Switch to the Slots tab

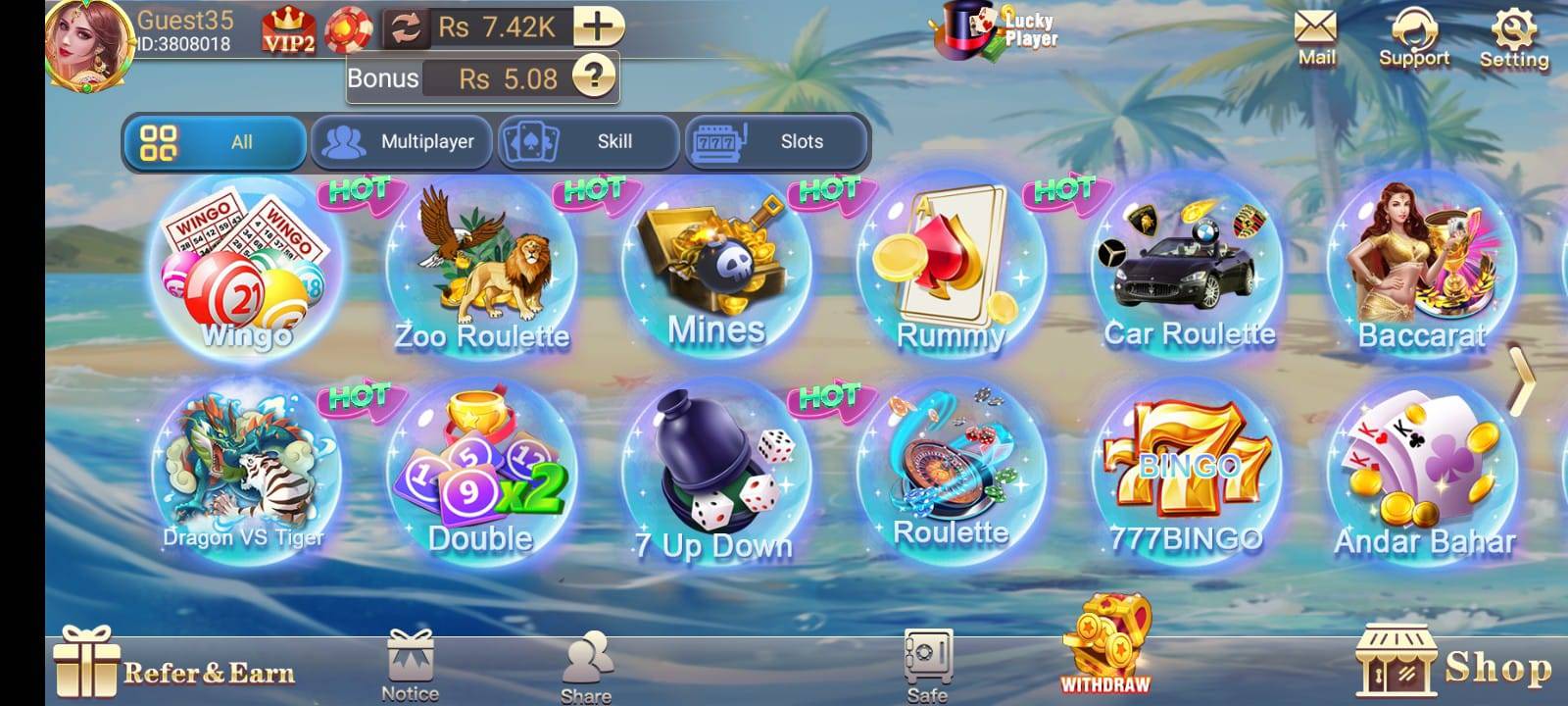(774, 141)
